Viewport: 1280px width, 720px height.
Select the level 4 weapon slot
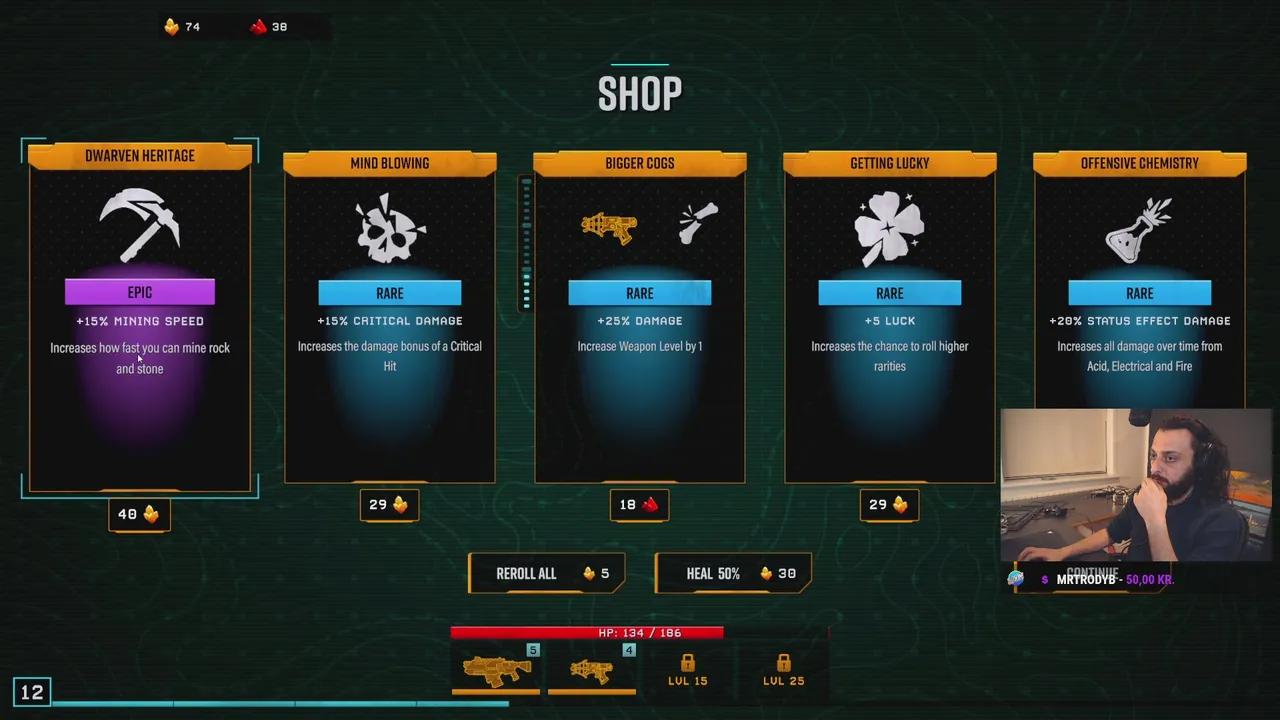point(592,669)
